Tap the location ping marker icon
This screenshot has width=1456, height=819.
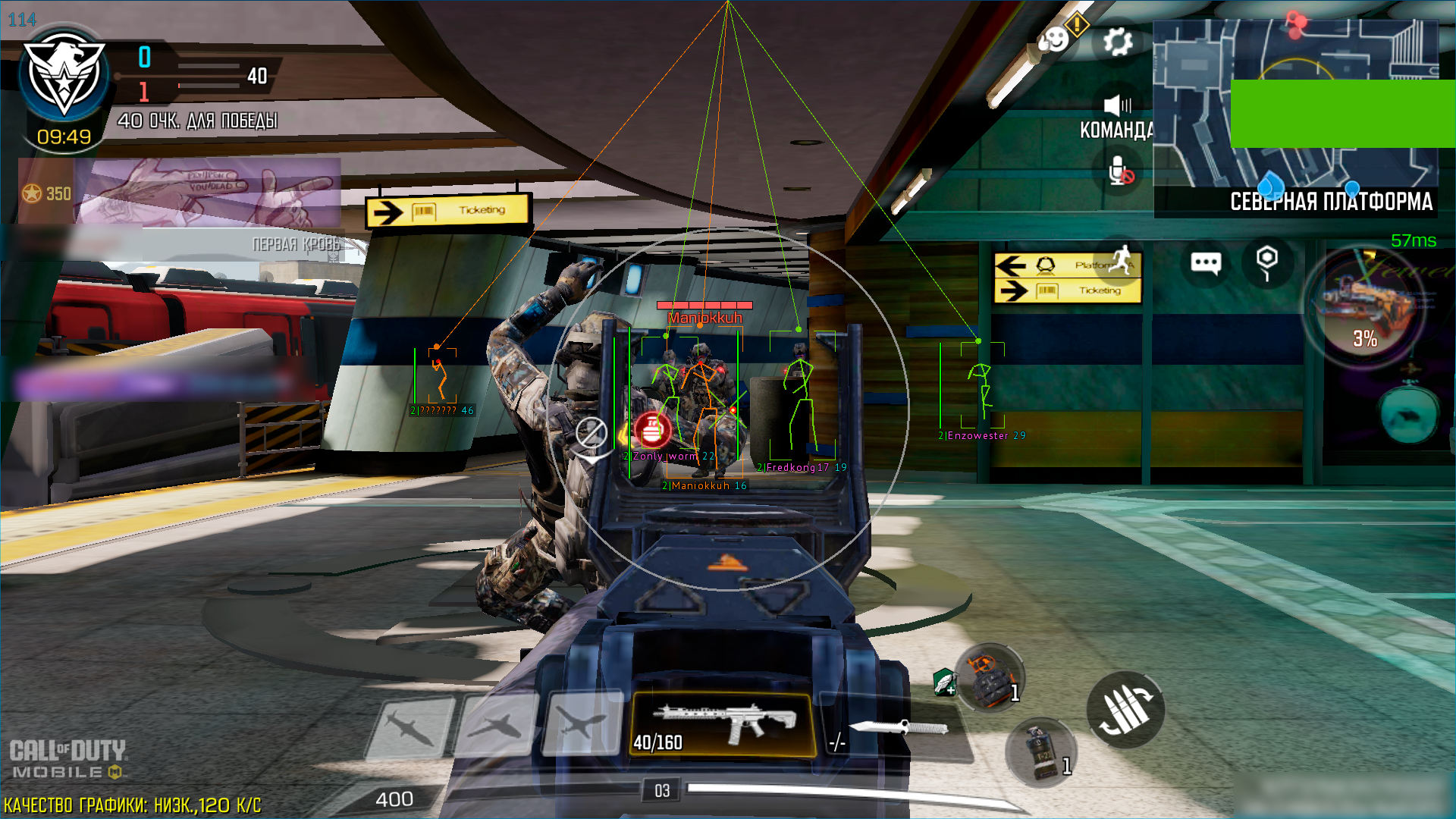1266,262
